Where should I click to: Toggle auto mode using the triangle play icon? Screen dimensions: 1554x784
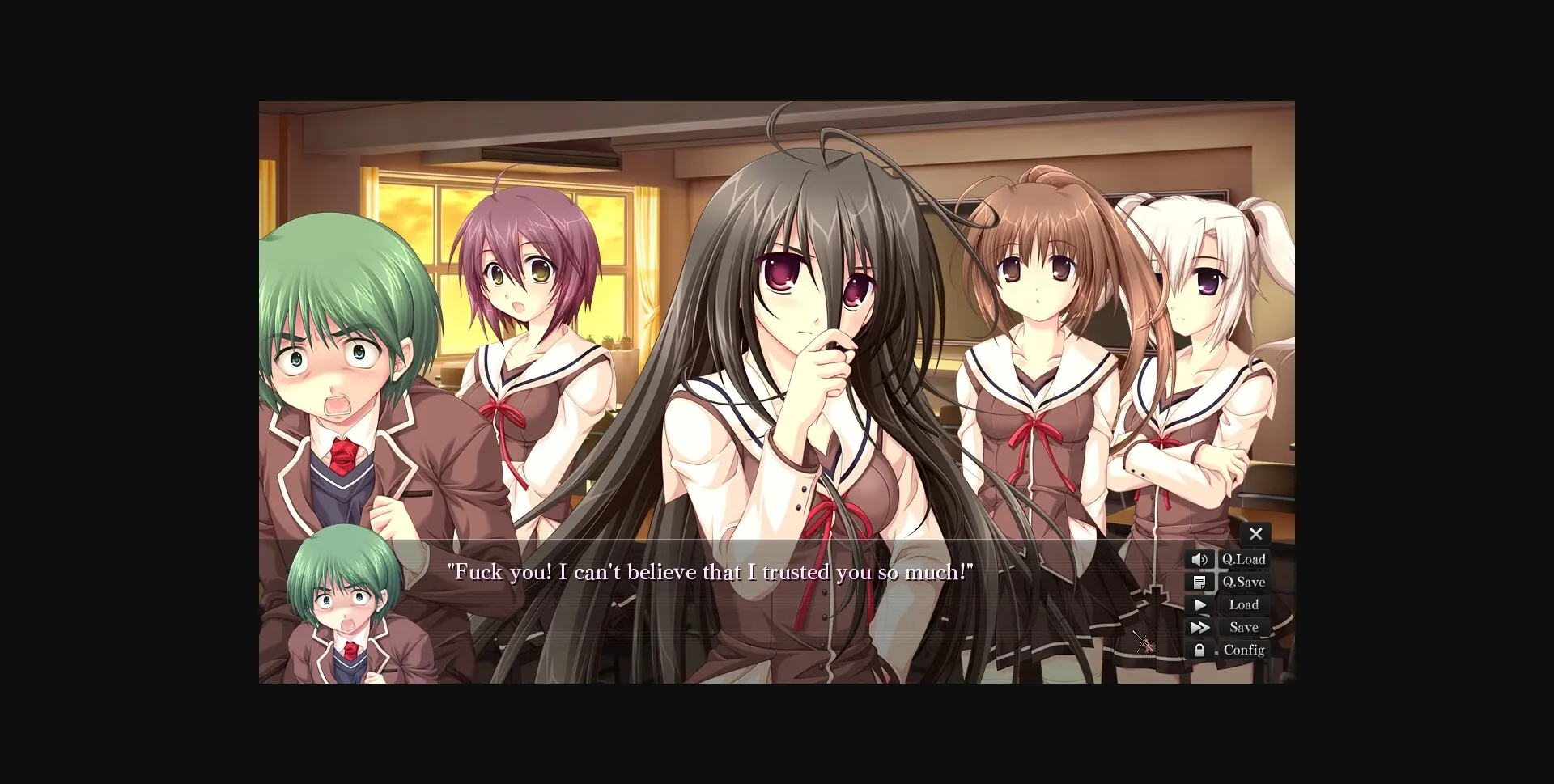[1202, 604]
